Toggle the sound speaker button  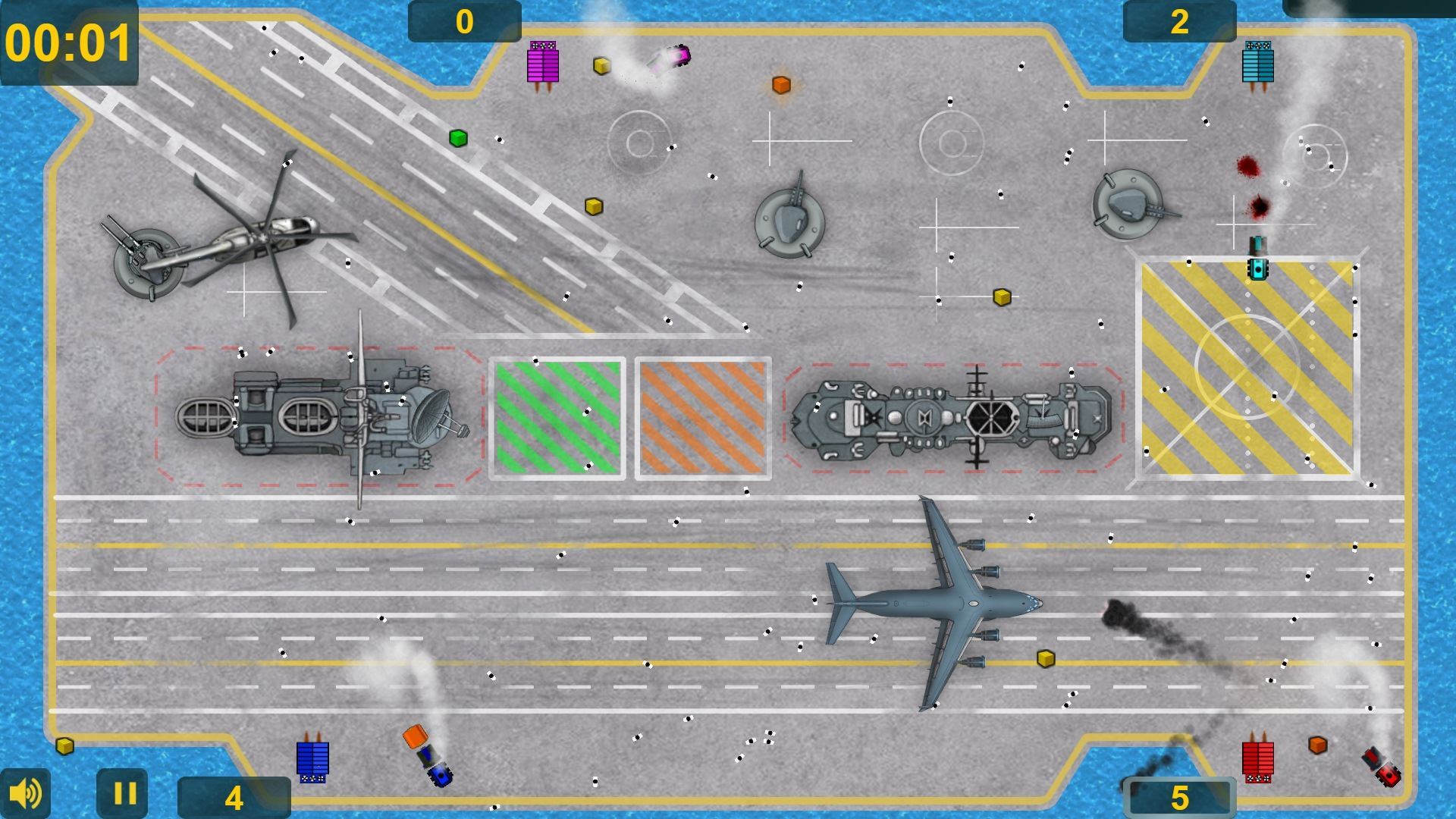26,794
